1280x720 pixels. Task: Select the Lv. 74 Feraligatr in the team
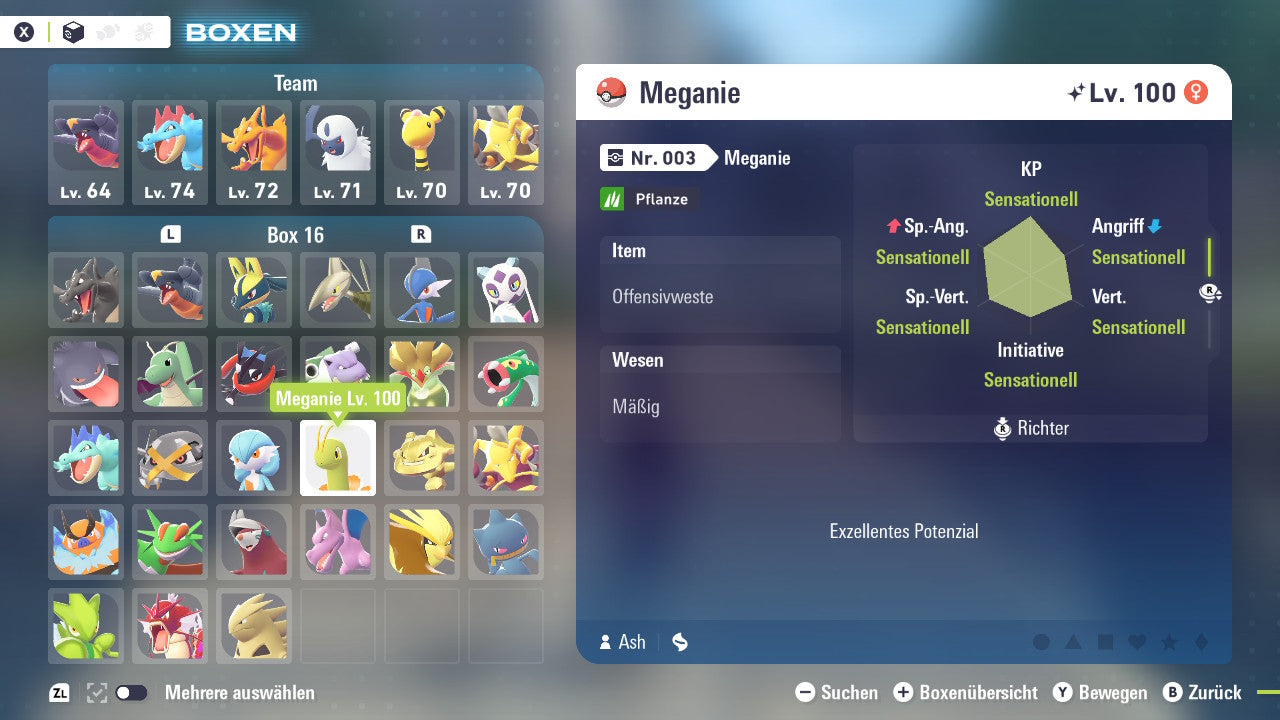[170, 152]
